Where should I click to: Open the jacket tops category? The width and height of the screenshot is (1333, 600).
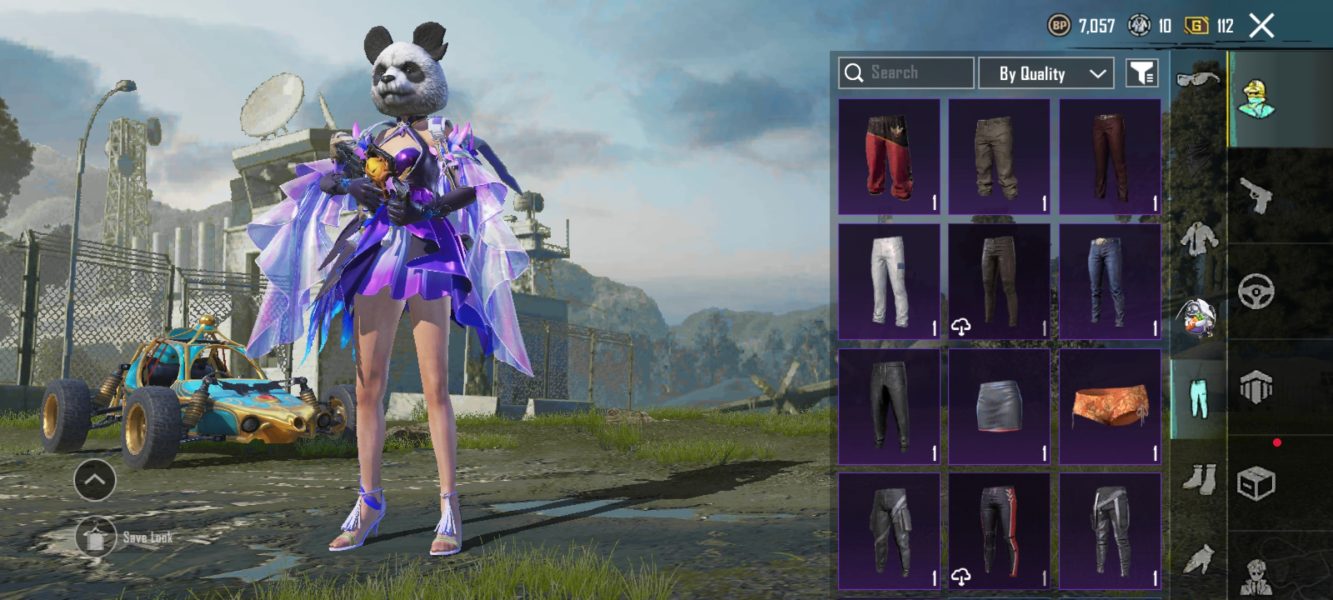1197,240
